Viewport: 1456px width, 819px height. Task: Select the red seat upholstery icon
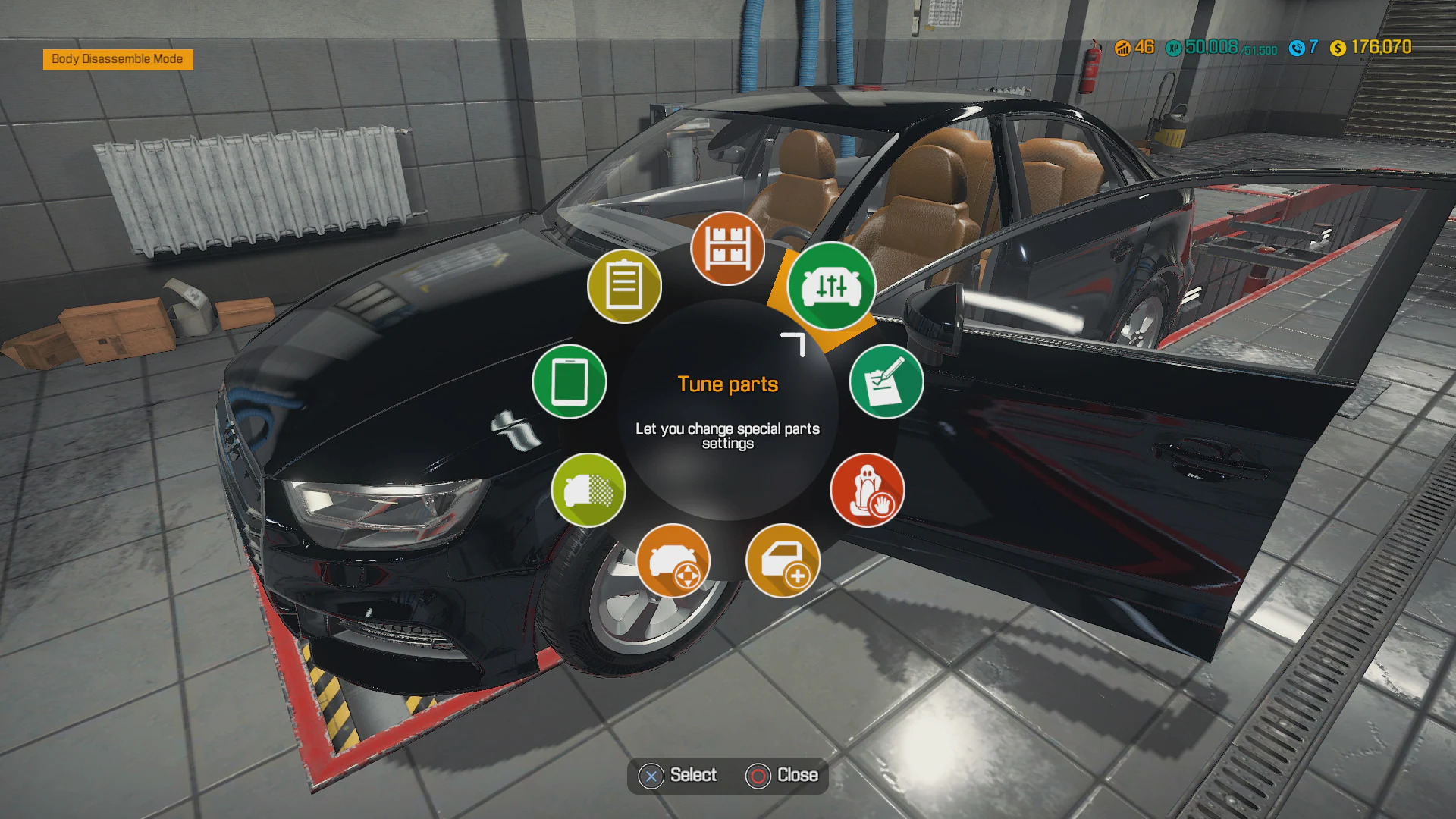click(x=870, y=491)
